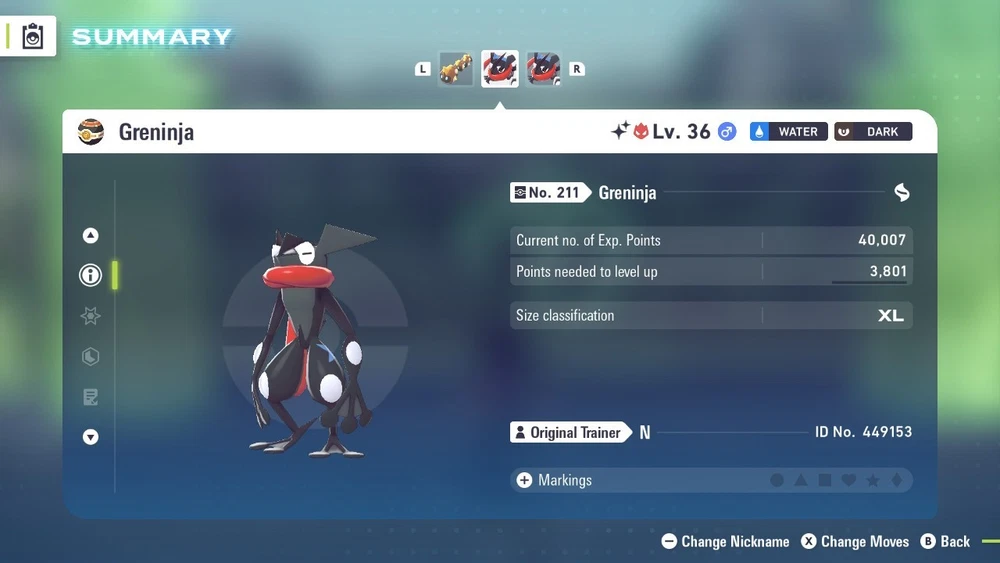Toggle the triangle marking
Viewport: 1000px width, 563px height.
click(801, 481)
